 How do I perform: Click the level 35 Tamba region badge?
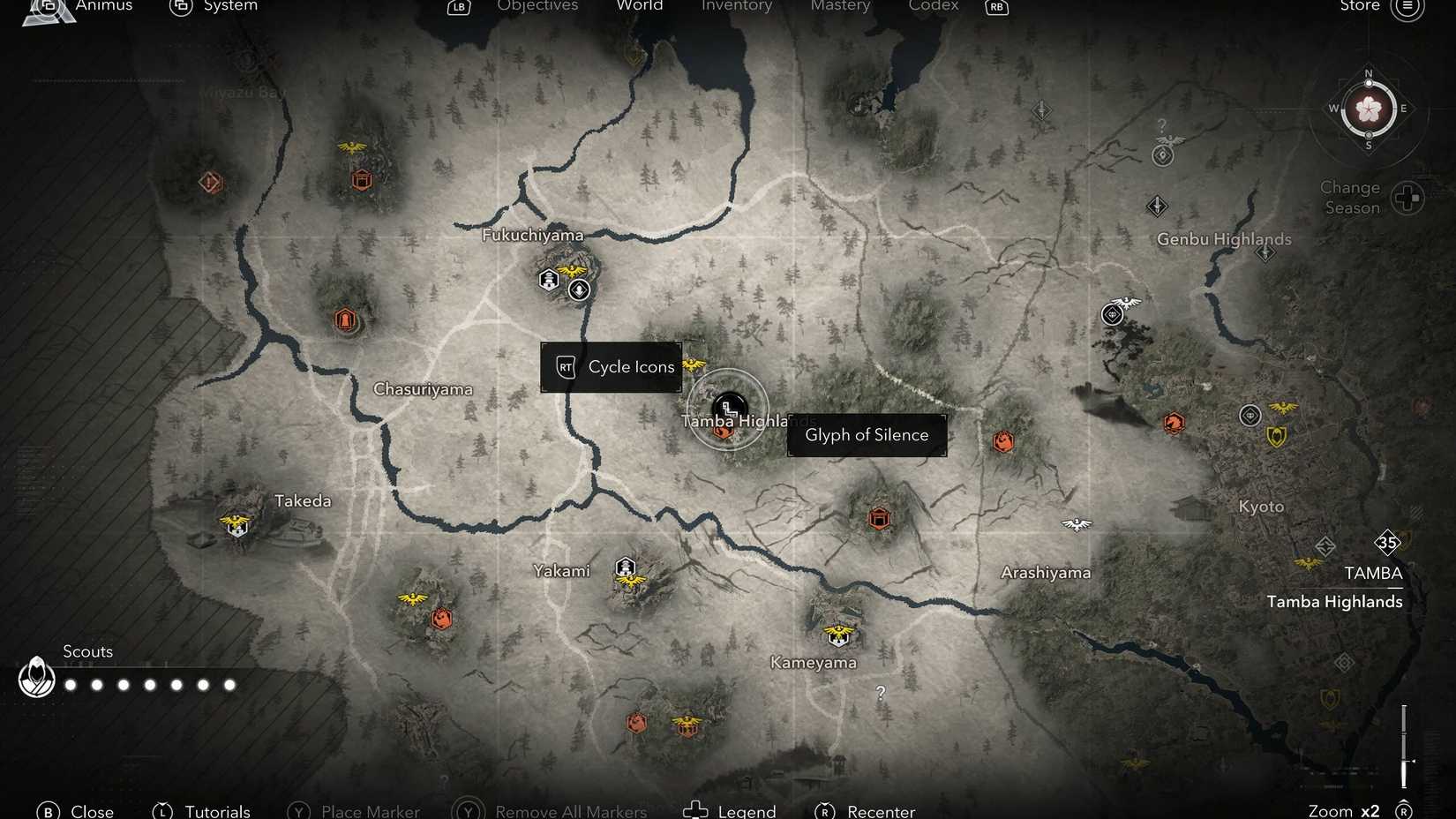click(1387, 544)
